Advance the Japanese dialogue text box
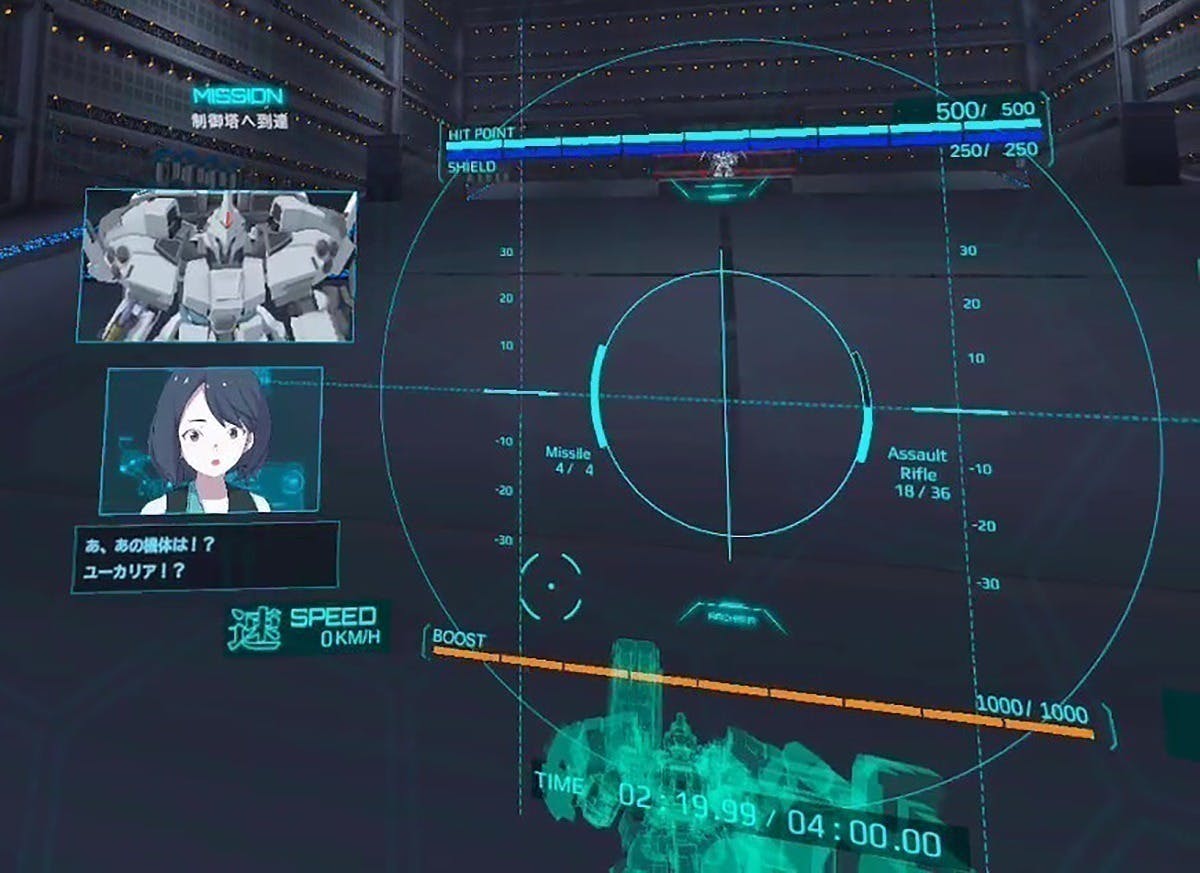Screen dimensions: 1200x873 coord(205,557)
